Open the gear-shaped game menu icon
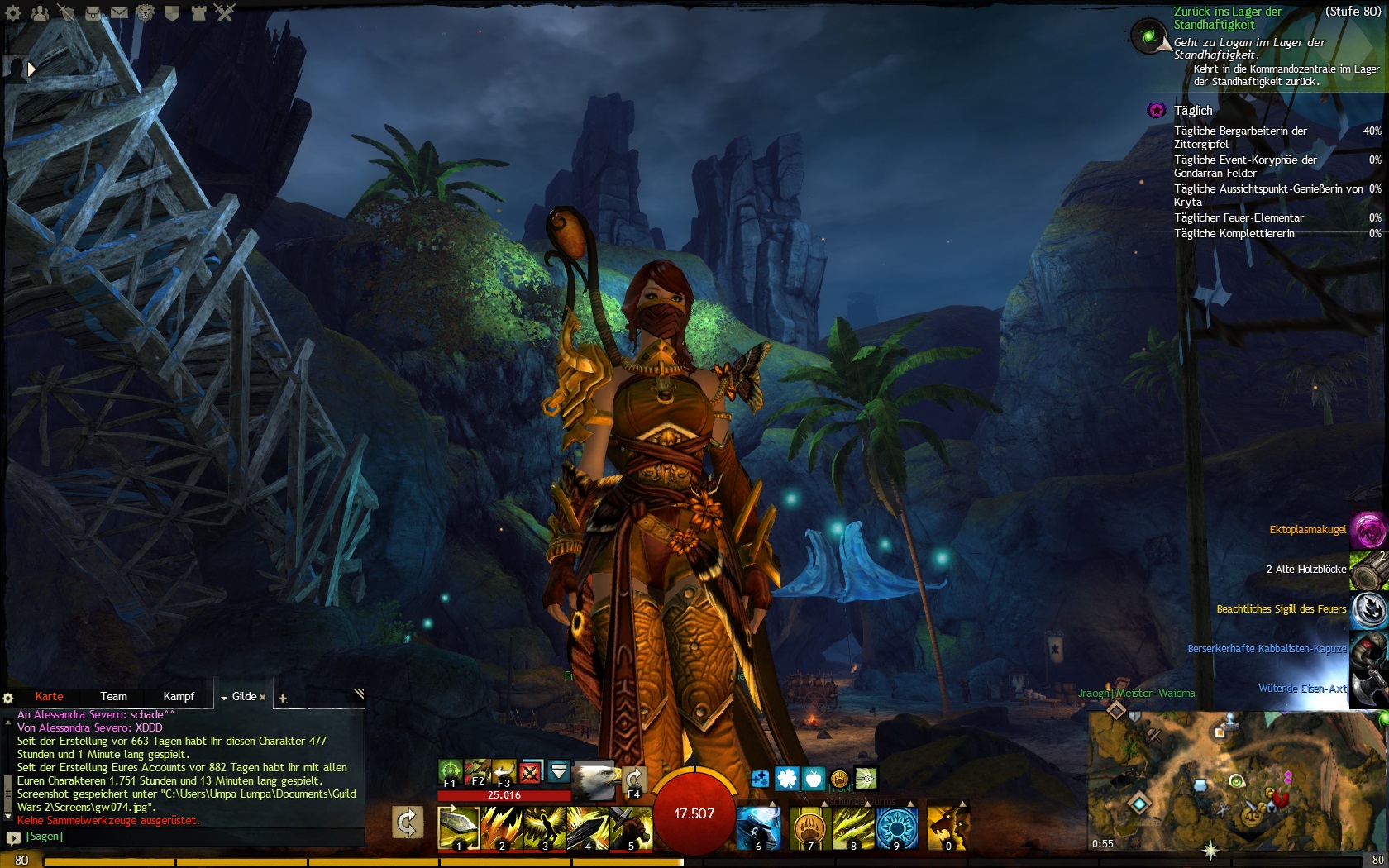1389x868 pixels. 13,12
